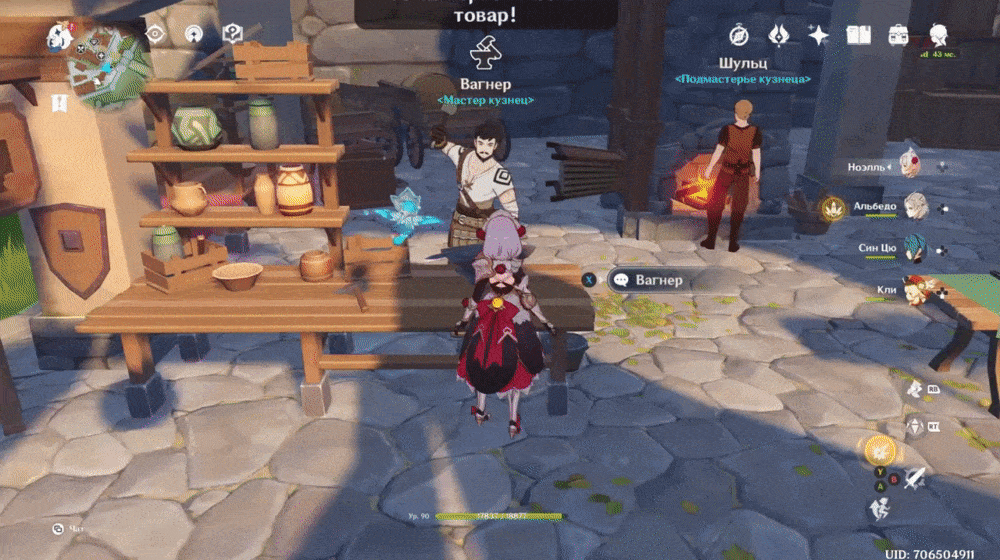Open the tutorial book icon near the minimap
Image resolution: width=1000 pixels, height=560 pixels.
[232, 35]
